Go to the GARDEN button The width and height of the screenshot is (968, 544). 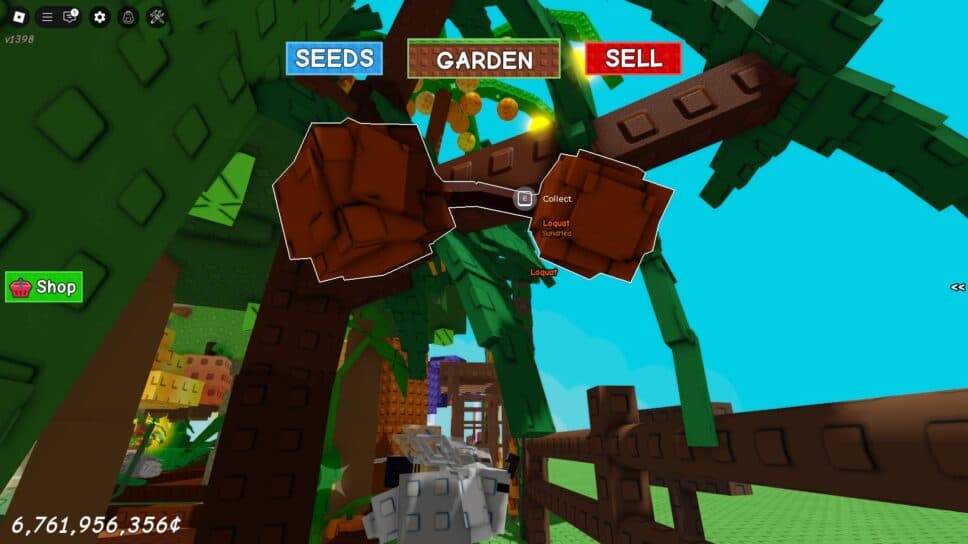point(483,59)
